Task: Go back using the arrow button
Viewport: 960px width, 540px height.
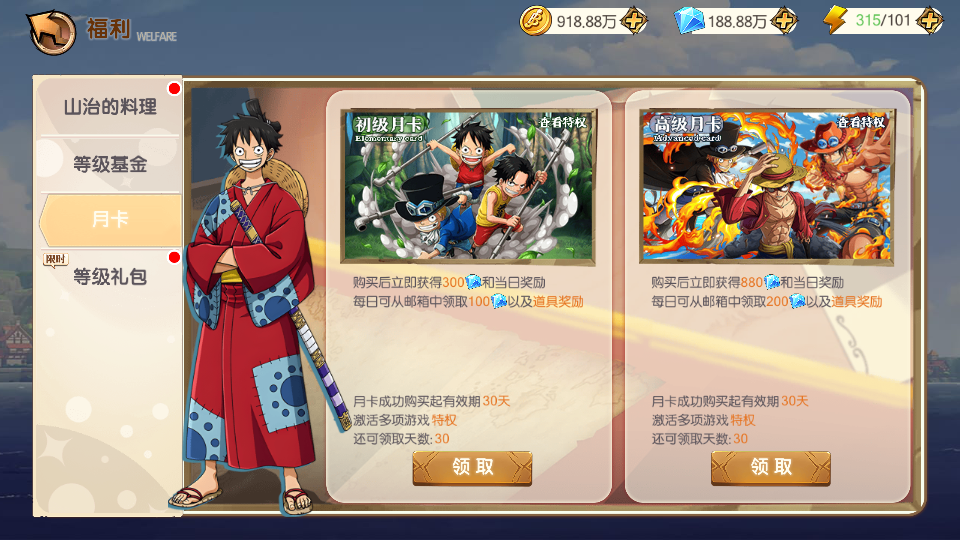Action: [x=52, y=31]
